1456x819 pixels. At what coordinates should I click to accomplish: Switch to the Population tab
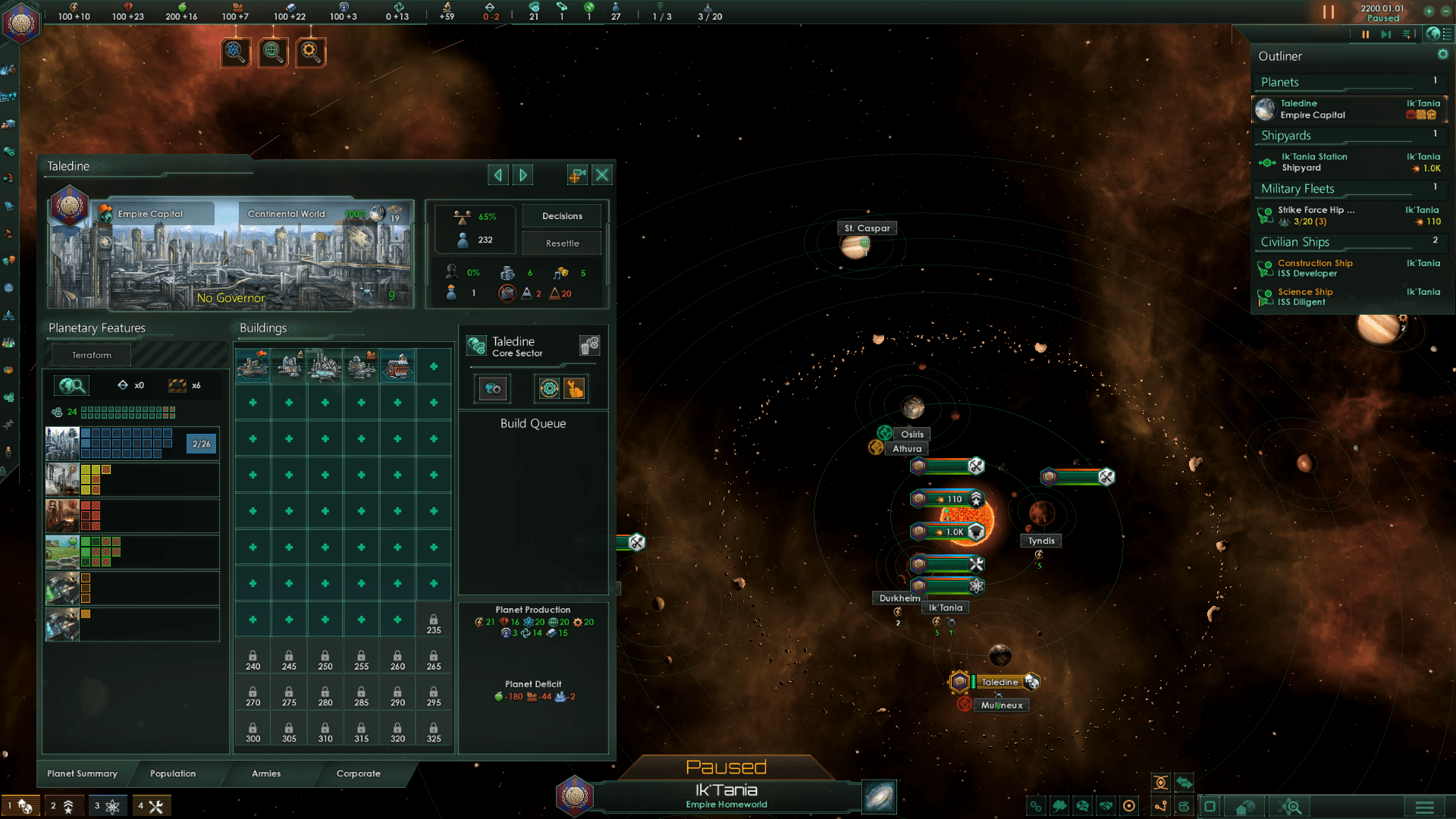[x=173, y=773]
